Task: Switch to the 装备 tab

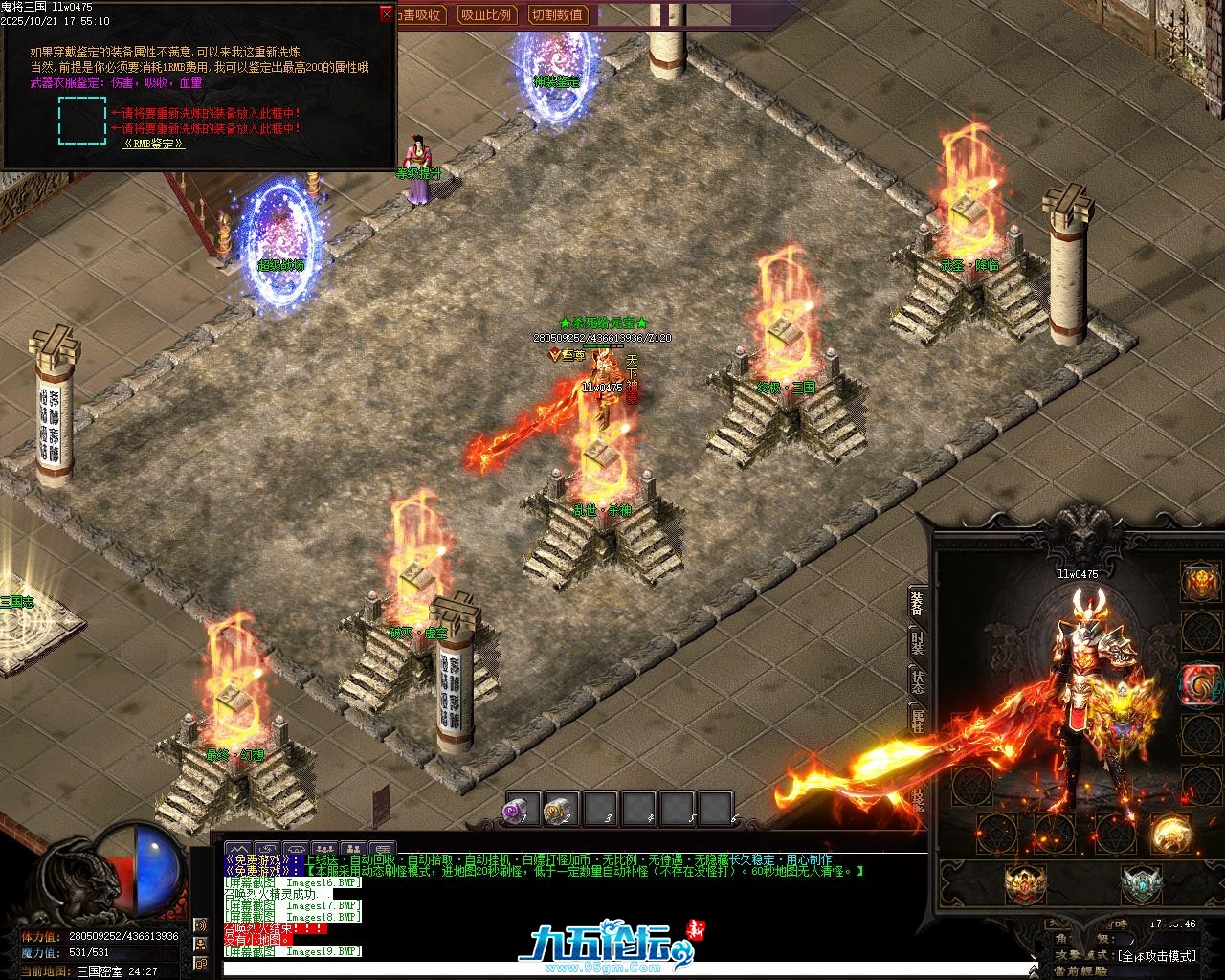Action: coord(917,603)
